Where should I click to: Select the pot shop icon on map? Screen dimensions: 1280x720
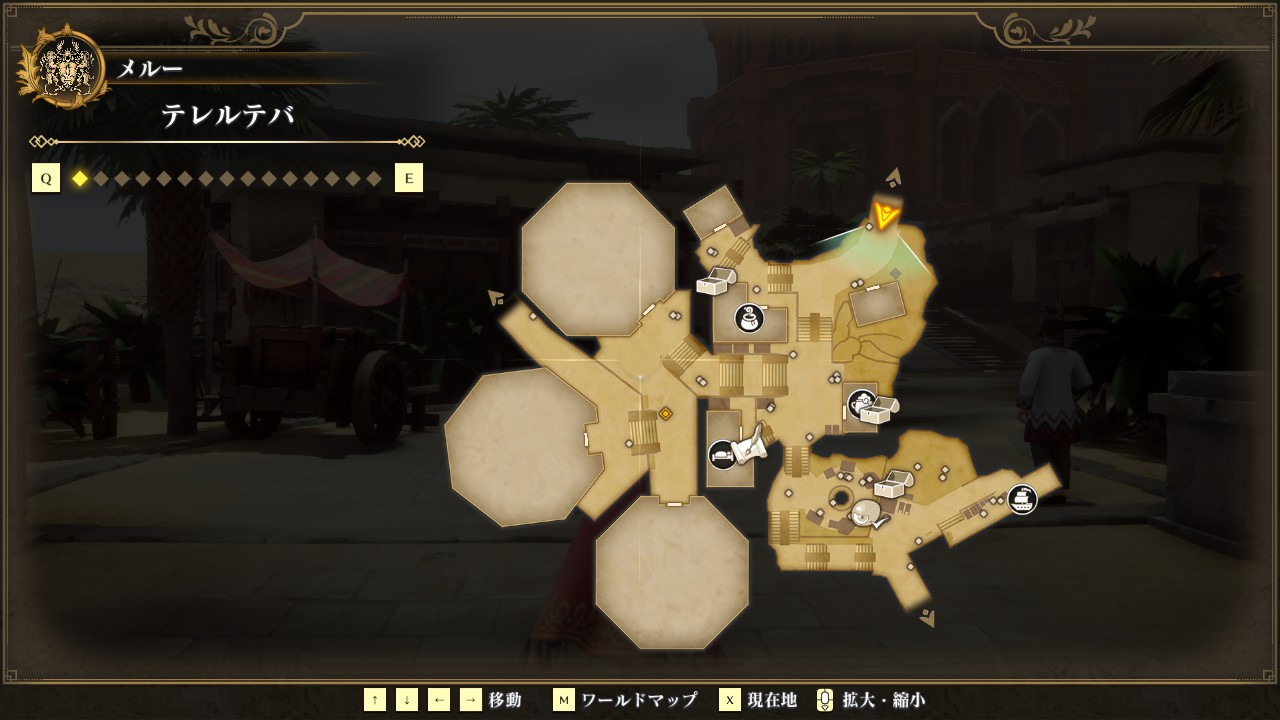click(749, 319)
